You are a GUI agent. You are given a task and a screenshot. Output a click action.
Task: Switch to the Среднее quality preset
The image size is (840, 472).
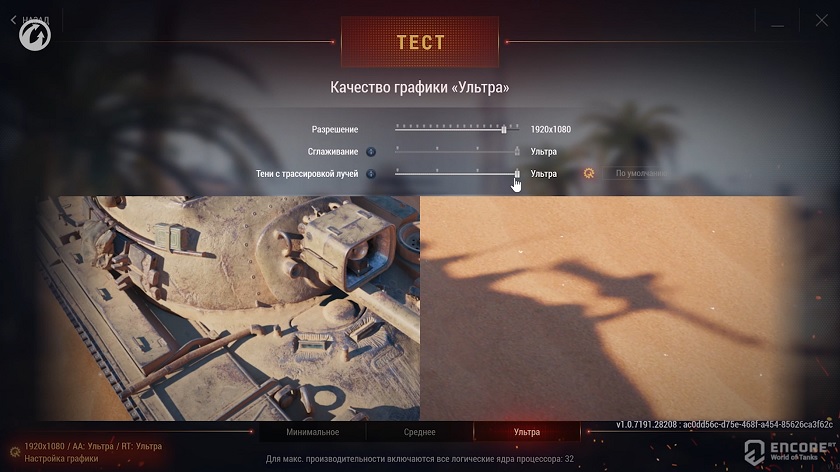(x=420, y=432)
